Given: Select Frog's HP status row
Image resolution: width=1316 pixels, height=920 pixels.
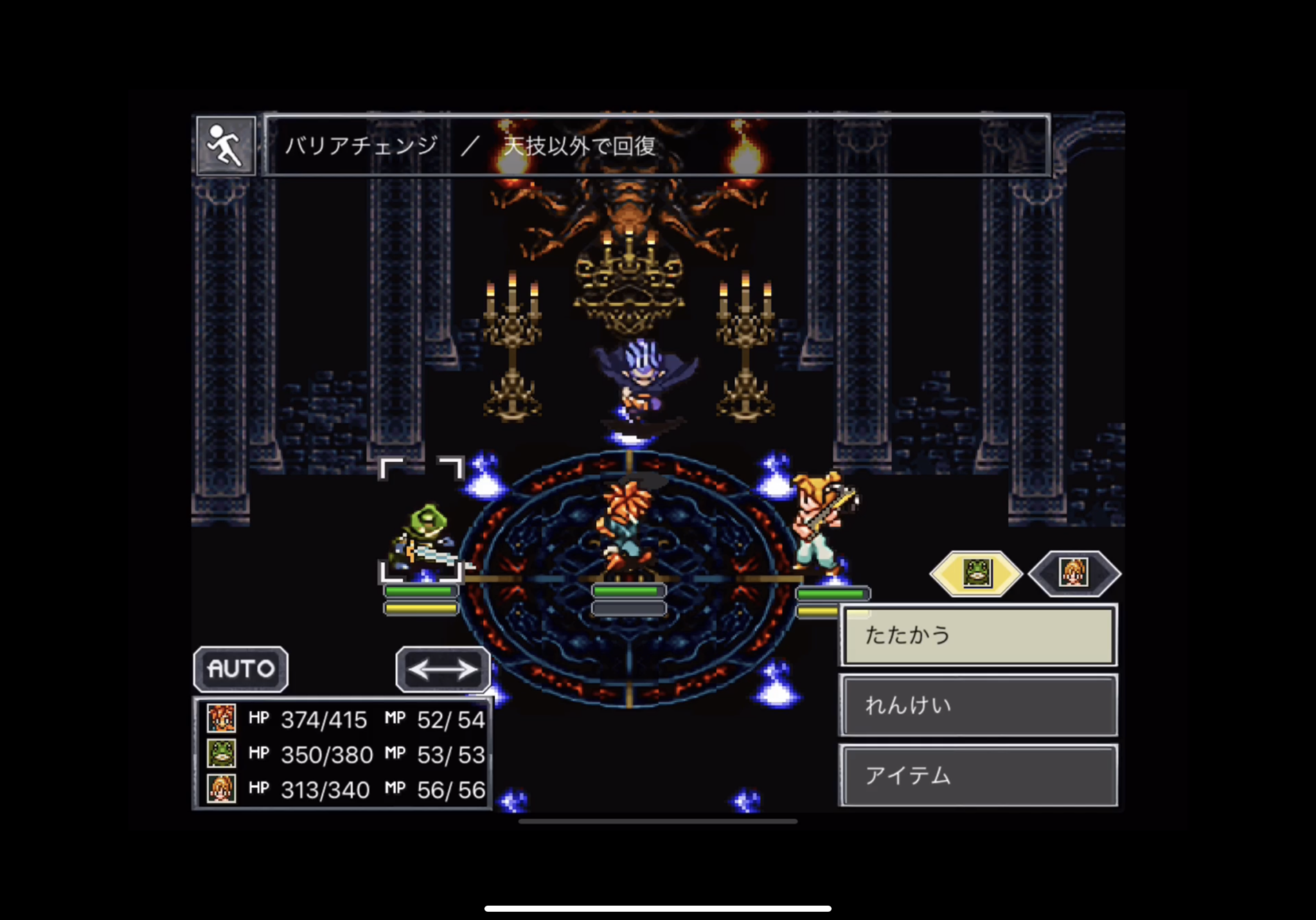Looking at the screenshot, I should [344, 754].
